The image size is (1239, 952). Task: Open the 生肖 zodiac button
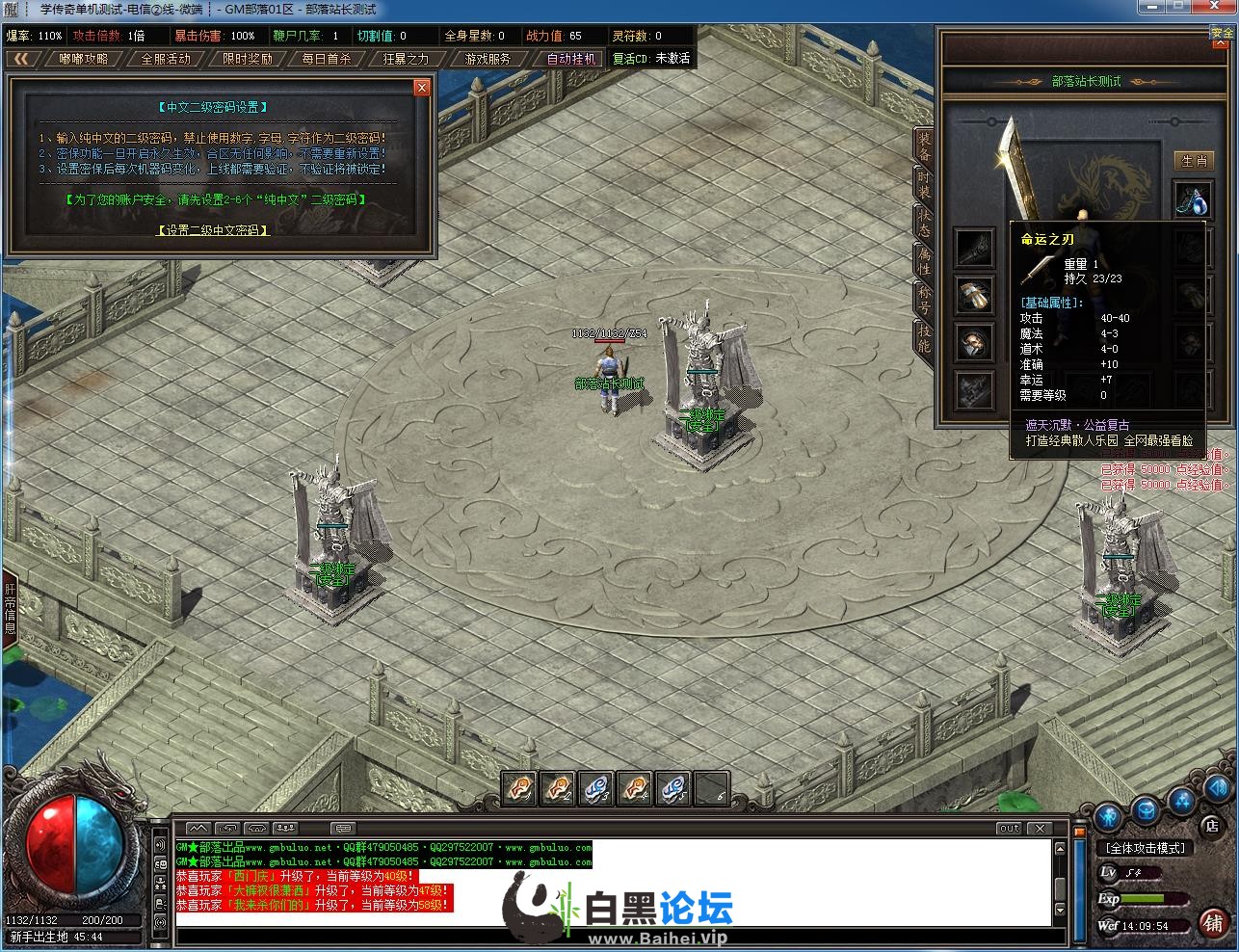pyautogui.click(x=1194, y=161)
